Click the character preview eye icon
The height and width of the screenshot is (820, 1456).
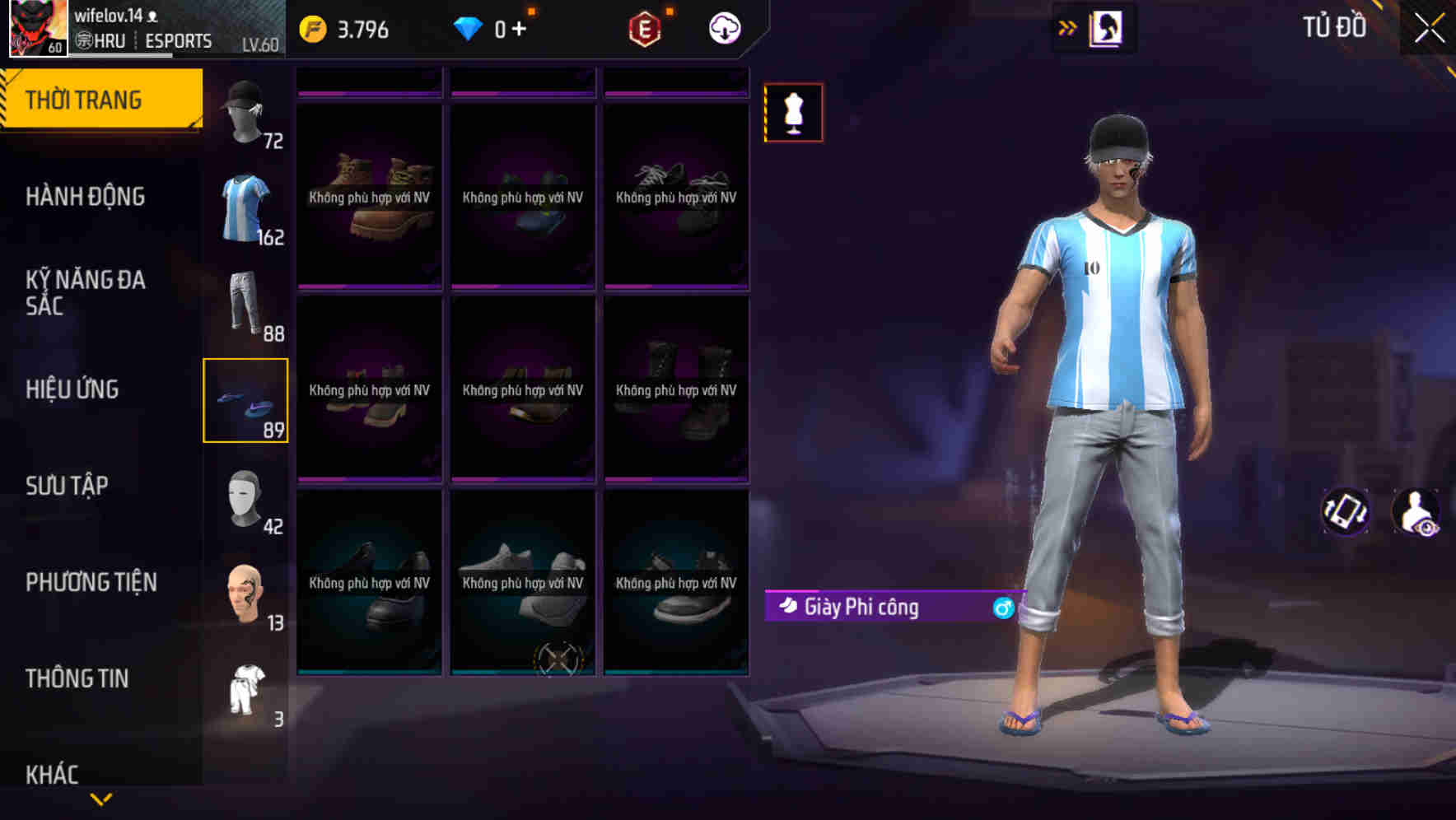1419,513
